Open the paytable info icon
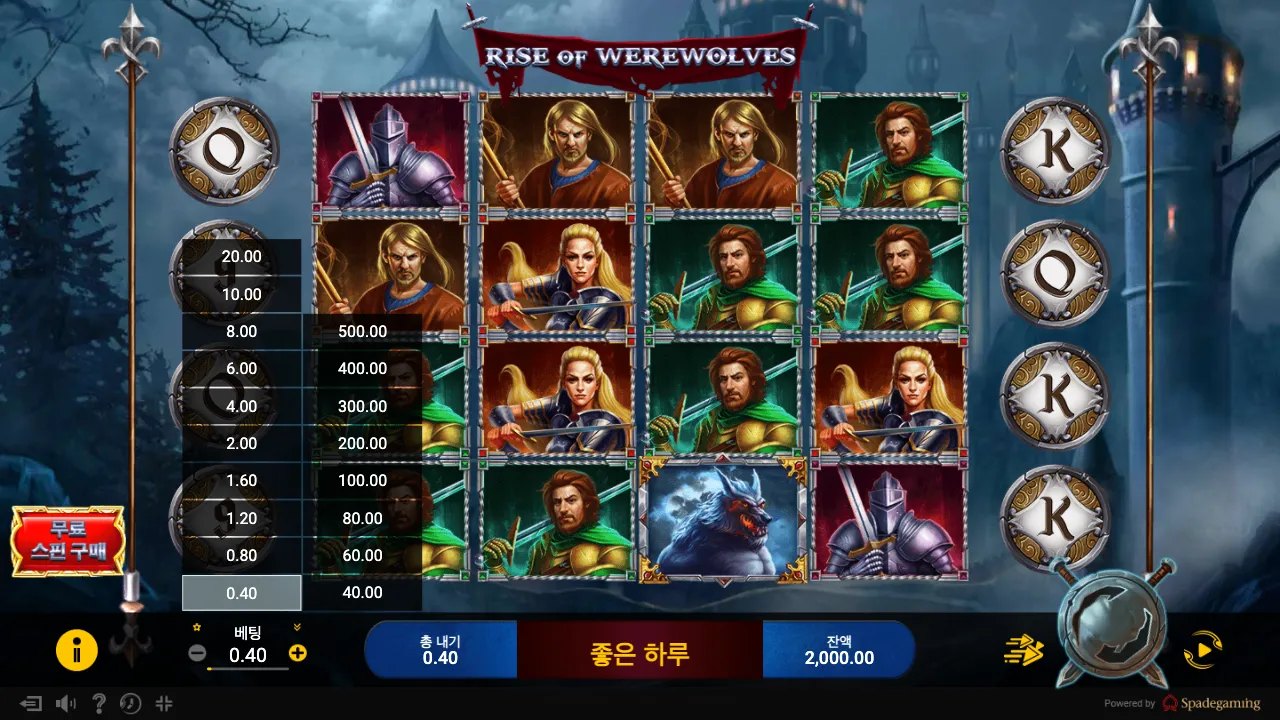1280x720 pixels. pyautogui.click(x=77, y=649)
